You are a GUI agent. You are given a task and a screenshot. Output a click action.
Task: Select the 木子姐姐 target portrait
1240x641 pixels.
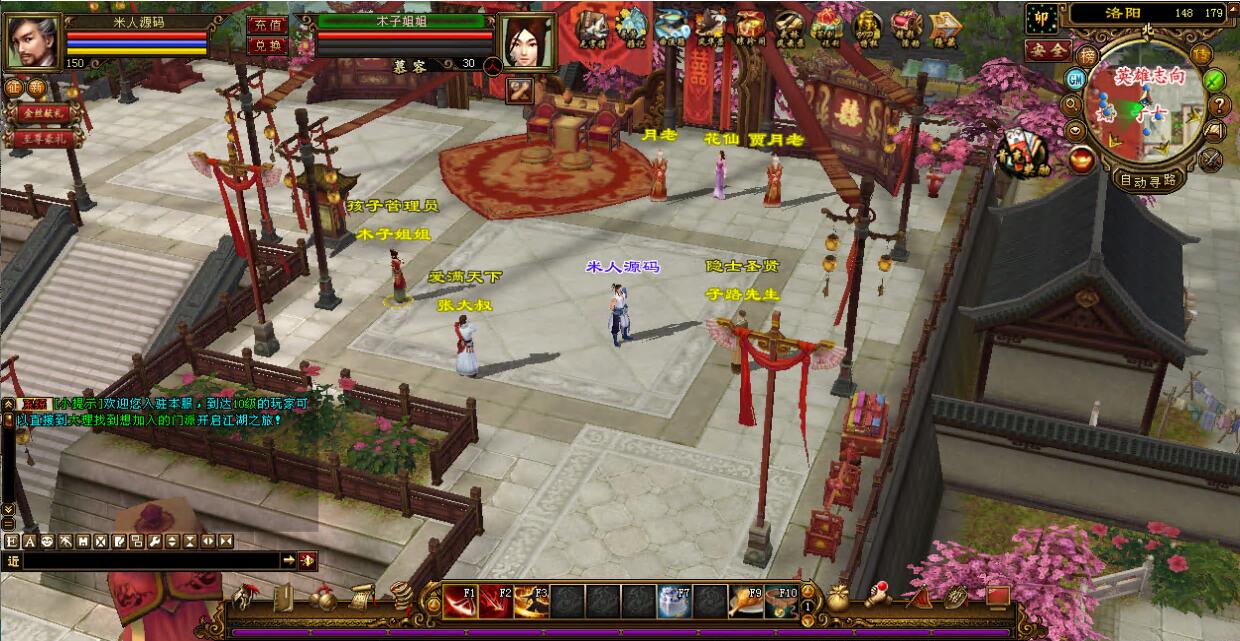coord(529,42)
